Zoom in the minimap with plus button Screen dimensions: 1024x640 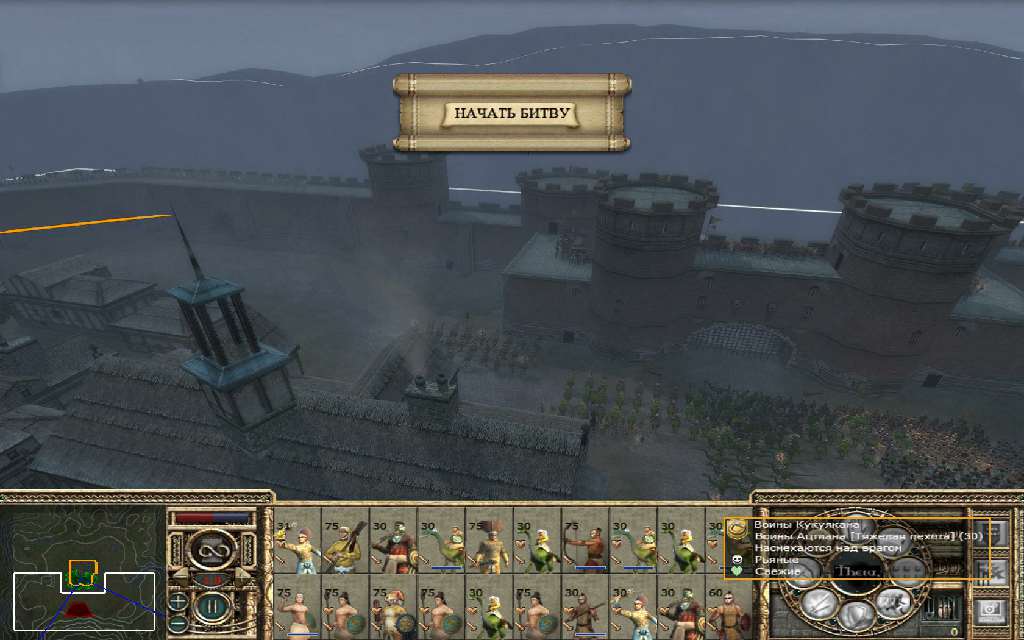[177, 602]
